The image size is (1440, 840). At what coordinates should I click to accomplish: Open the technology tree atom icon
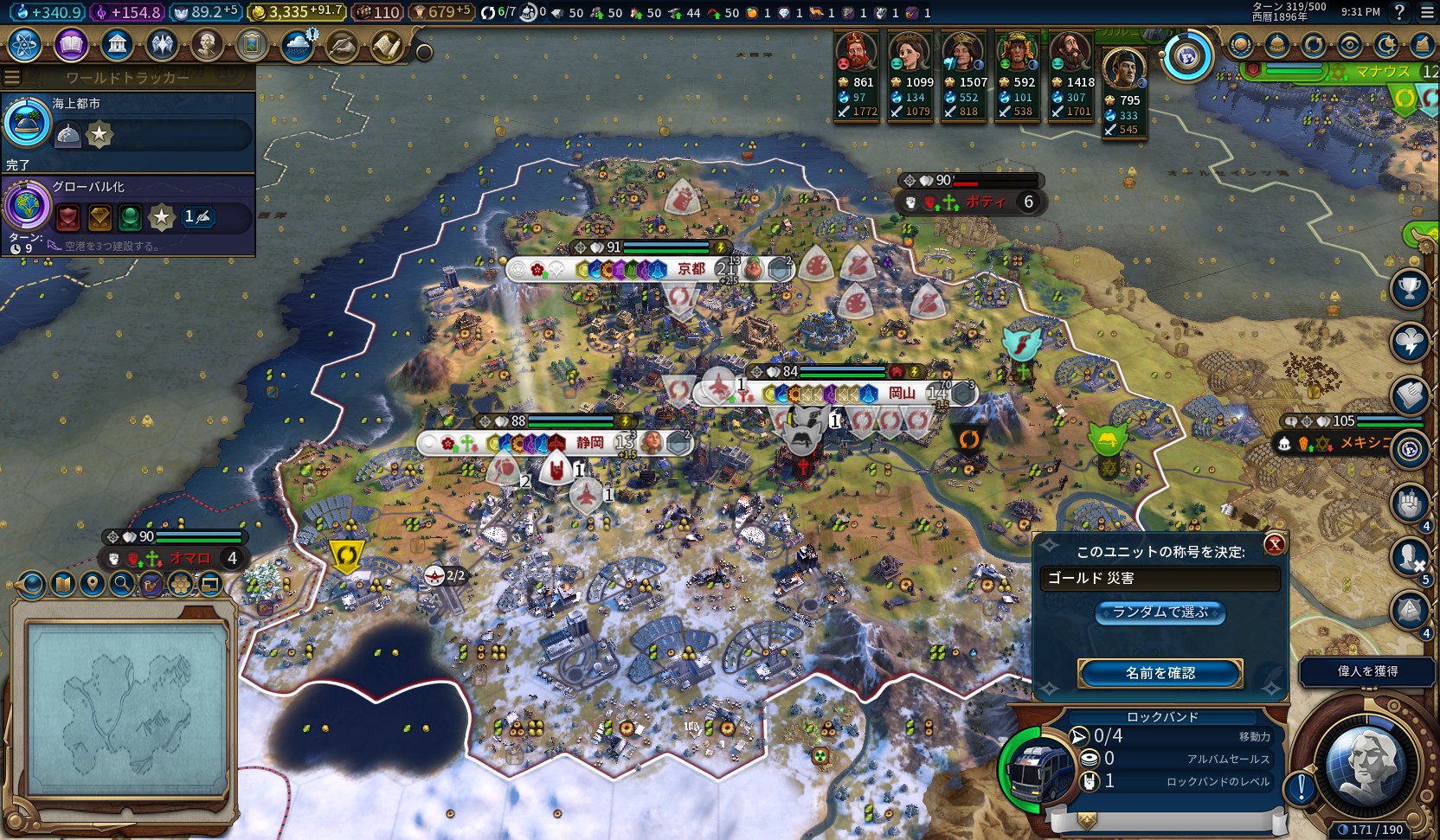[x=25, y=45]
